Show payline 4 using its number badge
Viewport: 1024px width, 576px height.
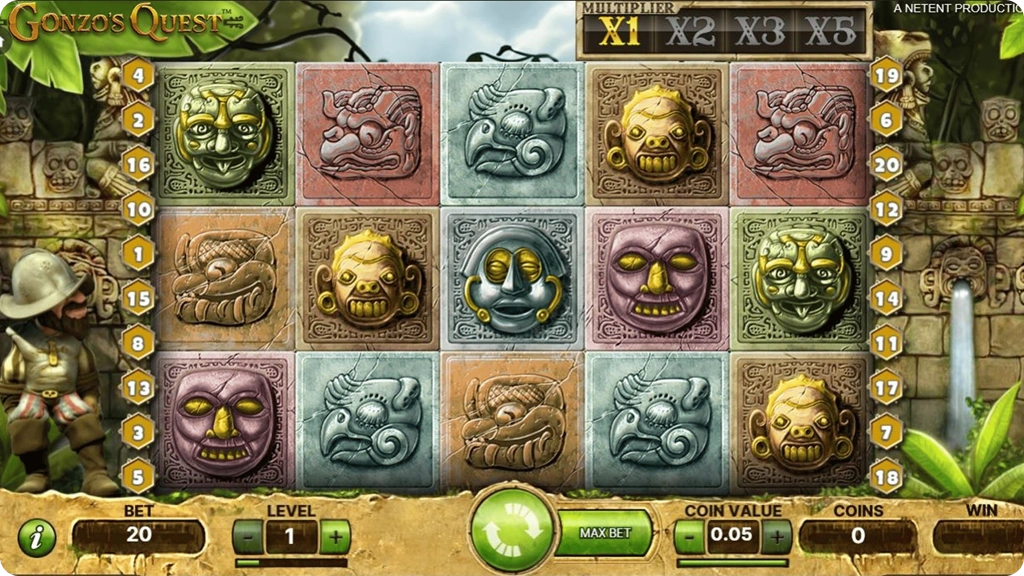point(138,74)
